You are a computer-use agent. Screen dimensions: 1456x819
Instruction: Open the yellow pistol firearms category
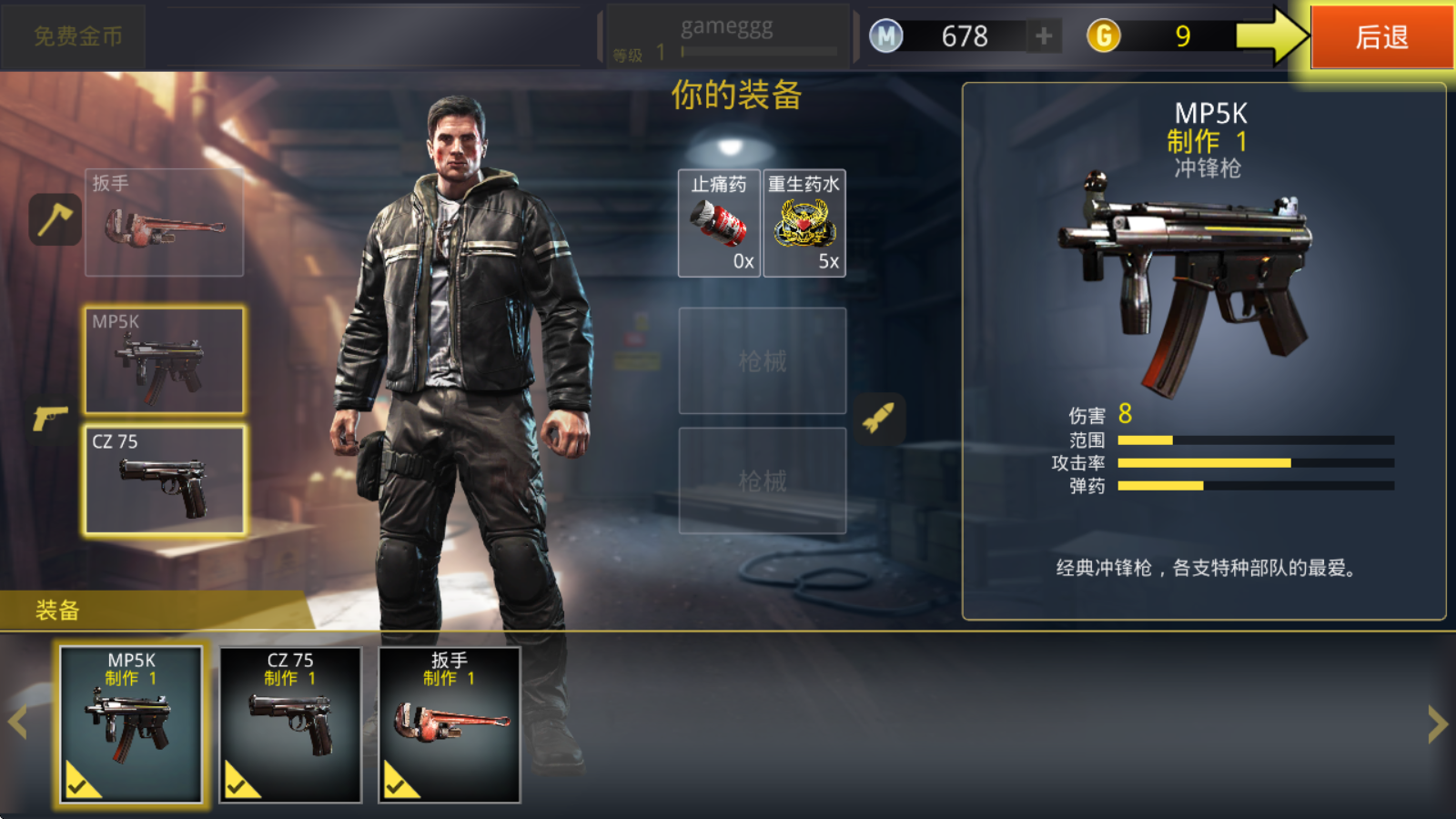tap(50, 418)
